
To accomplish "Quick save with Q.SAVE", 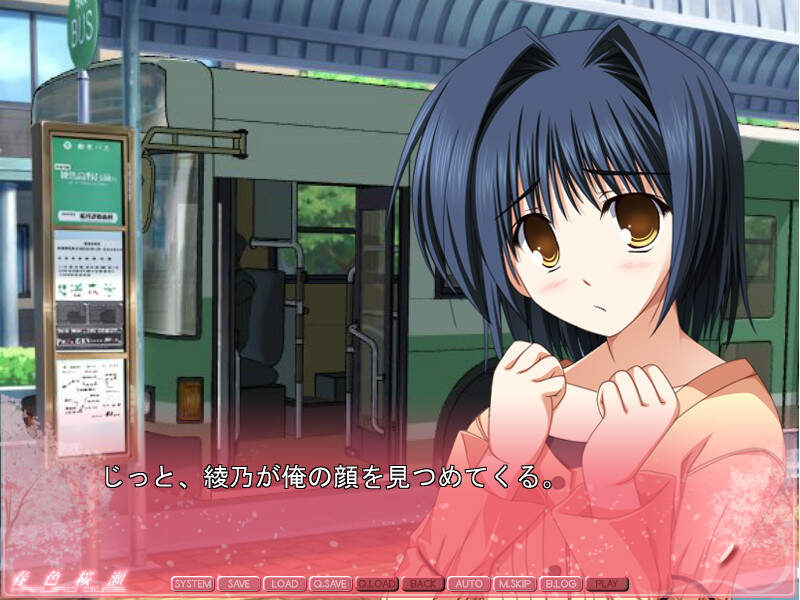I will point(331,583).
